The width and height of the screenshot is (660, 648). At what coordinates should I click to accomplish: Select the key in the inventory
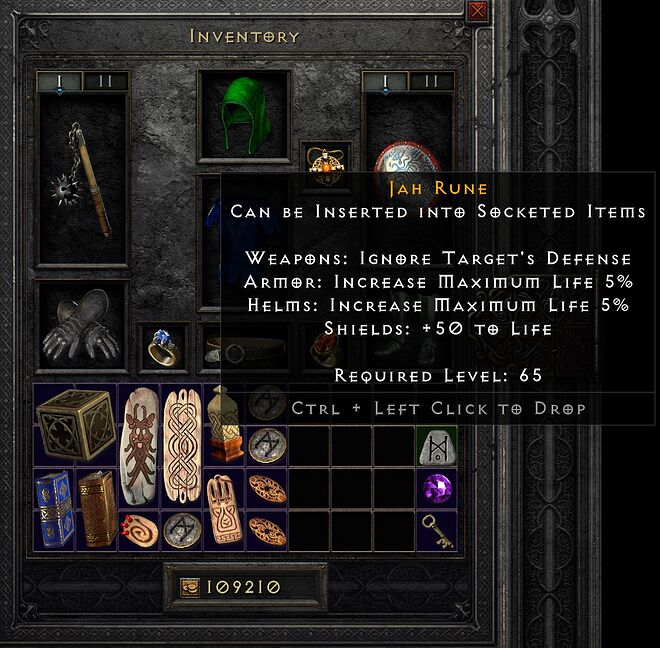[x=436, y=529]
